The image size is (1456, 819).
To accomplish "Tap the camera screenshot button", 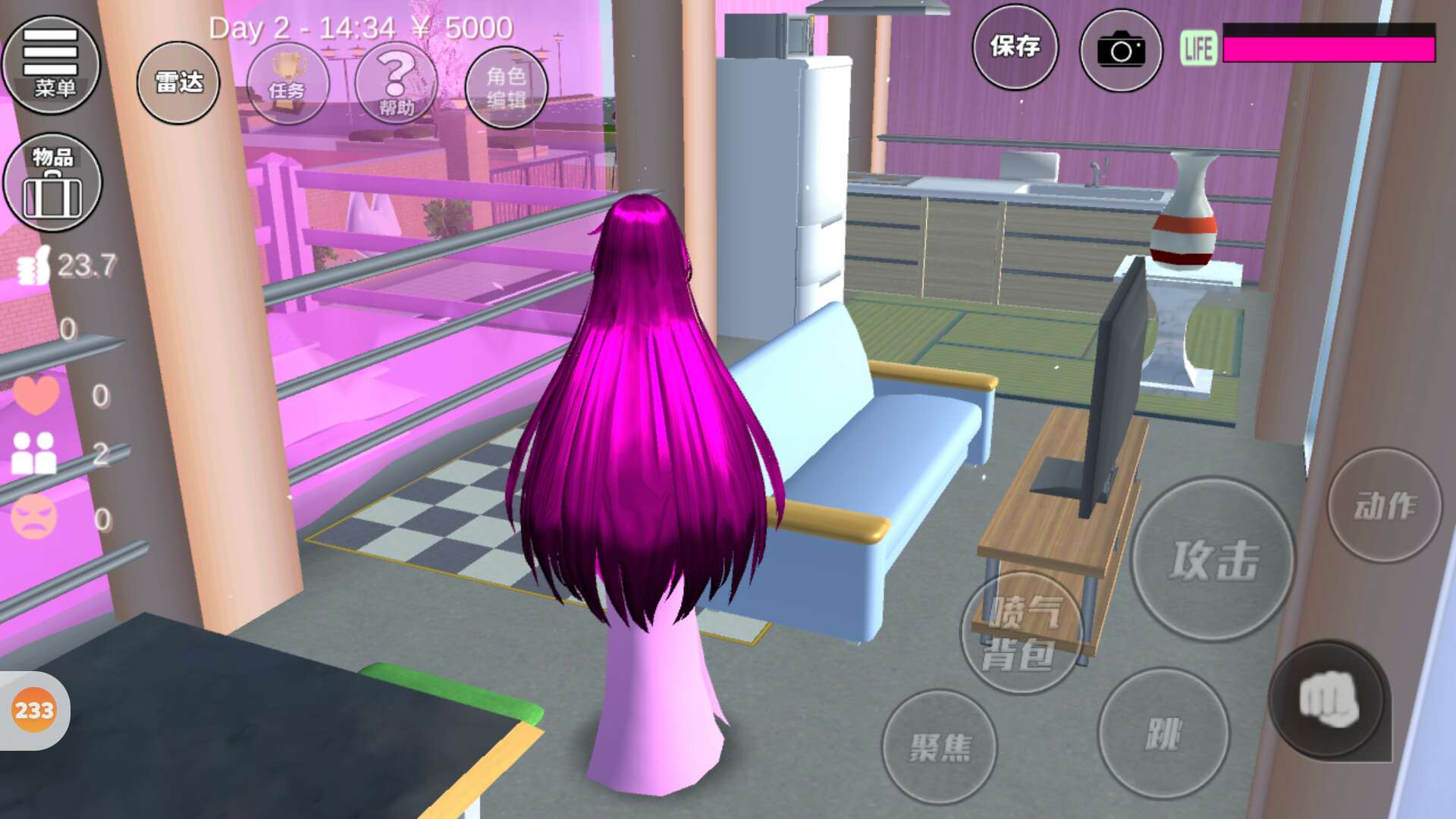I will [x=1121, y=51].
